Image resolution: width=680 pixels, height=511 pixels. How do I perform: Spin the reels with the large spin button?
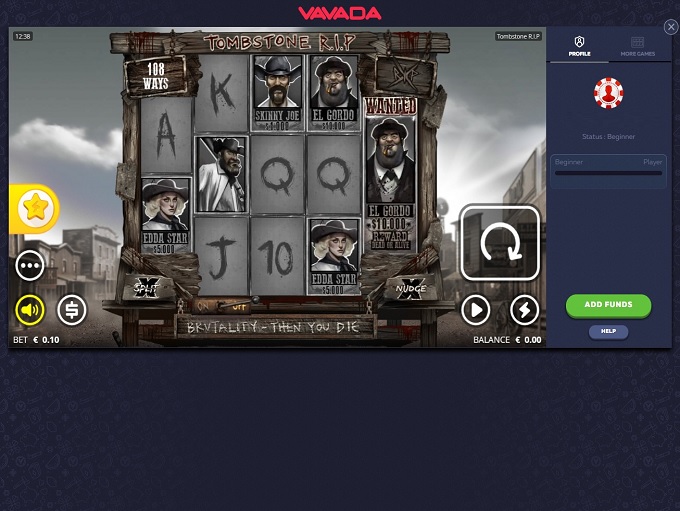[x=500, y=243]
